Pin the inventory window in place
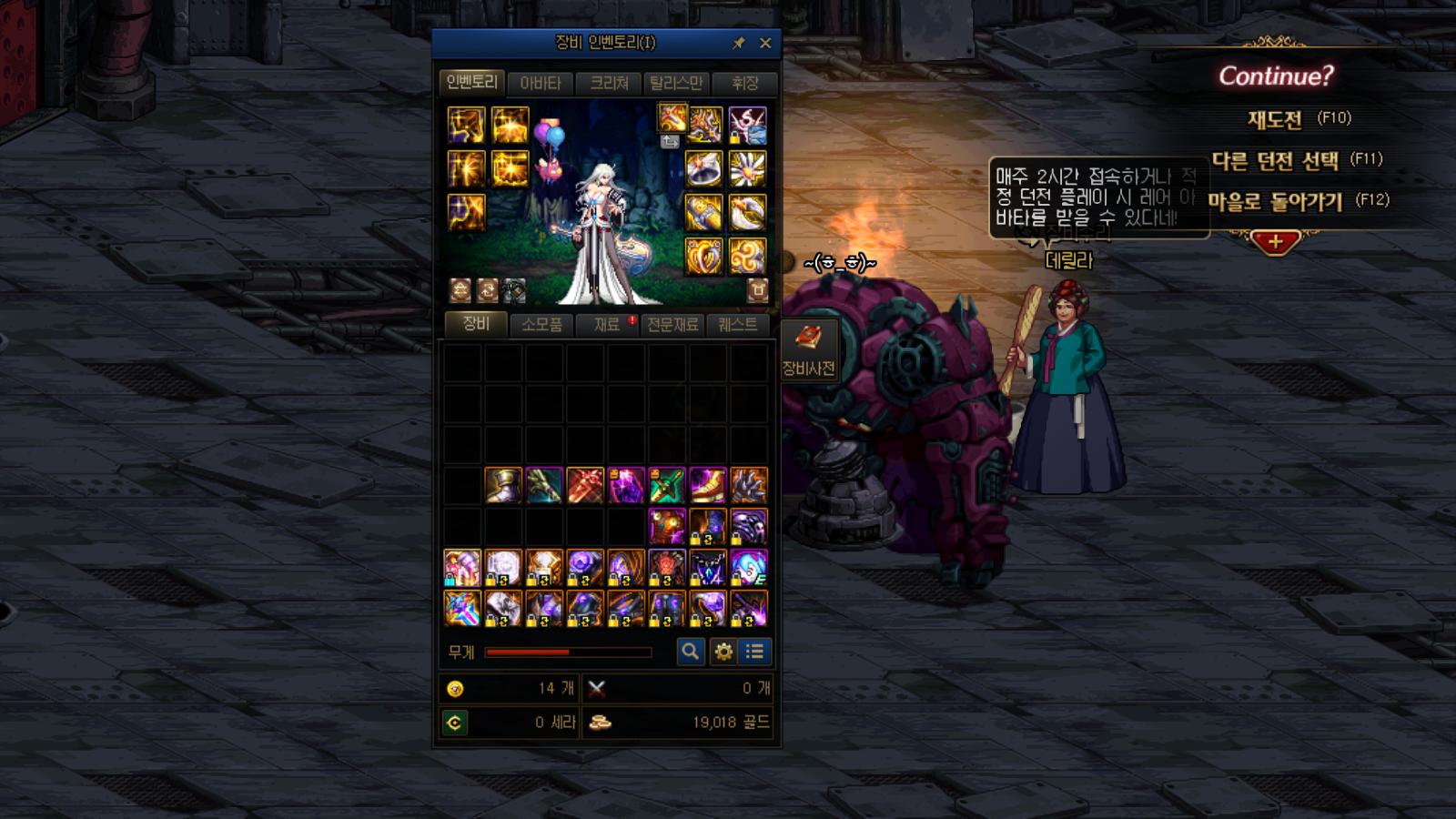This screenshot has width=1456, height=819. (x=739, y=43)
